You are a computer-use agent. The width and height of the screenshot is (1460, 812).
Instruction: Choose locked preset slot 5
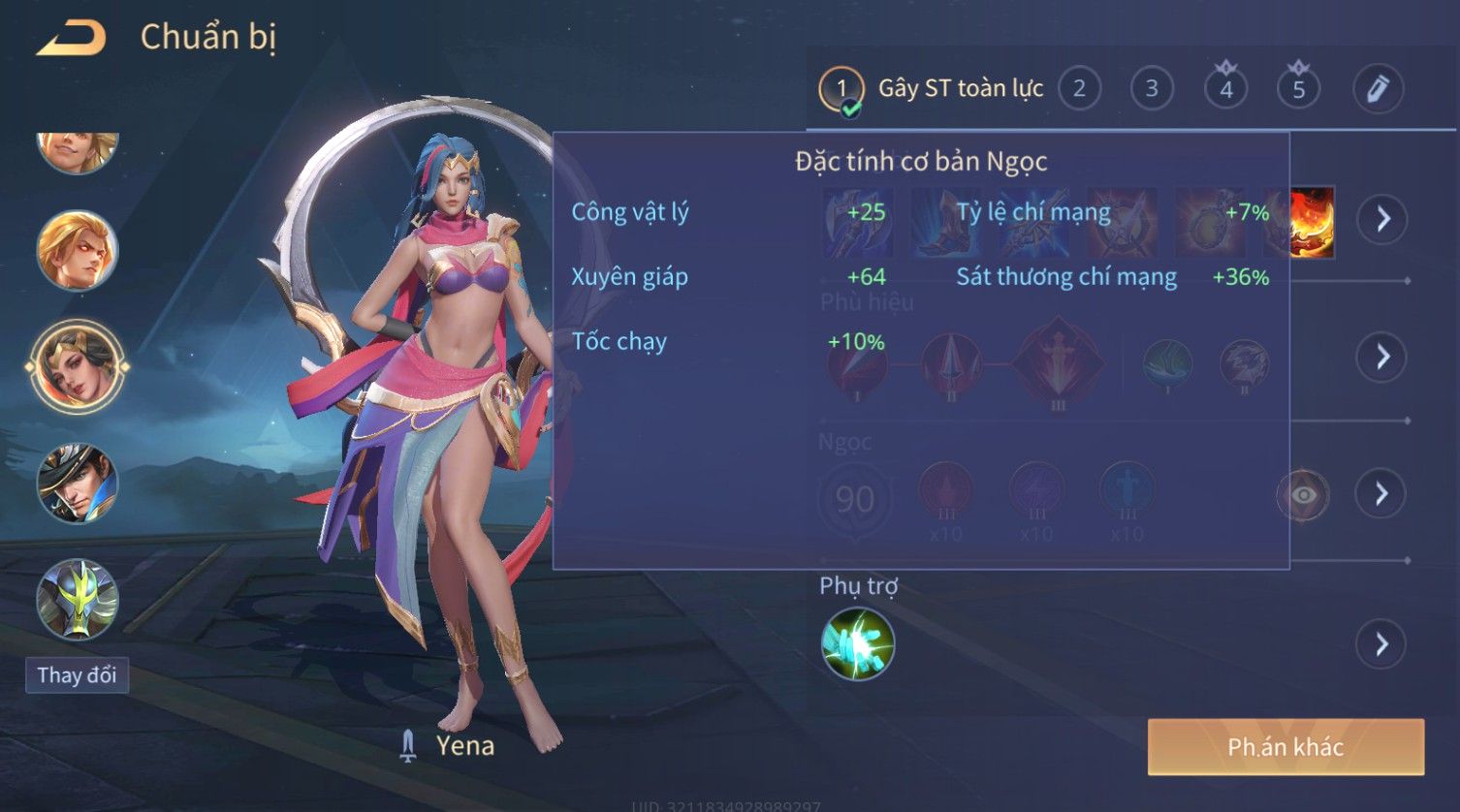point(1298,89)
